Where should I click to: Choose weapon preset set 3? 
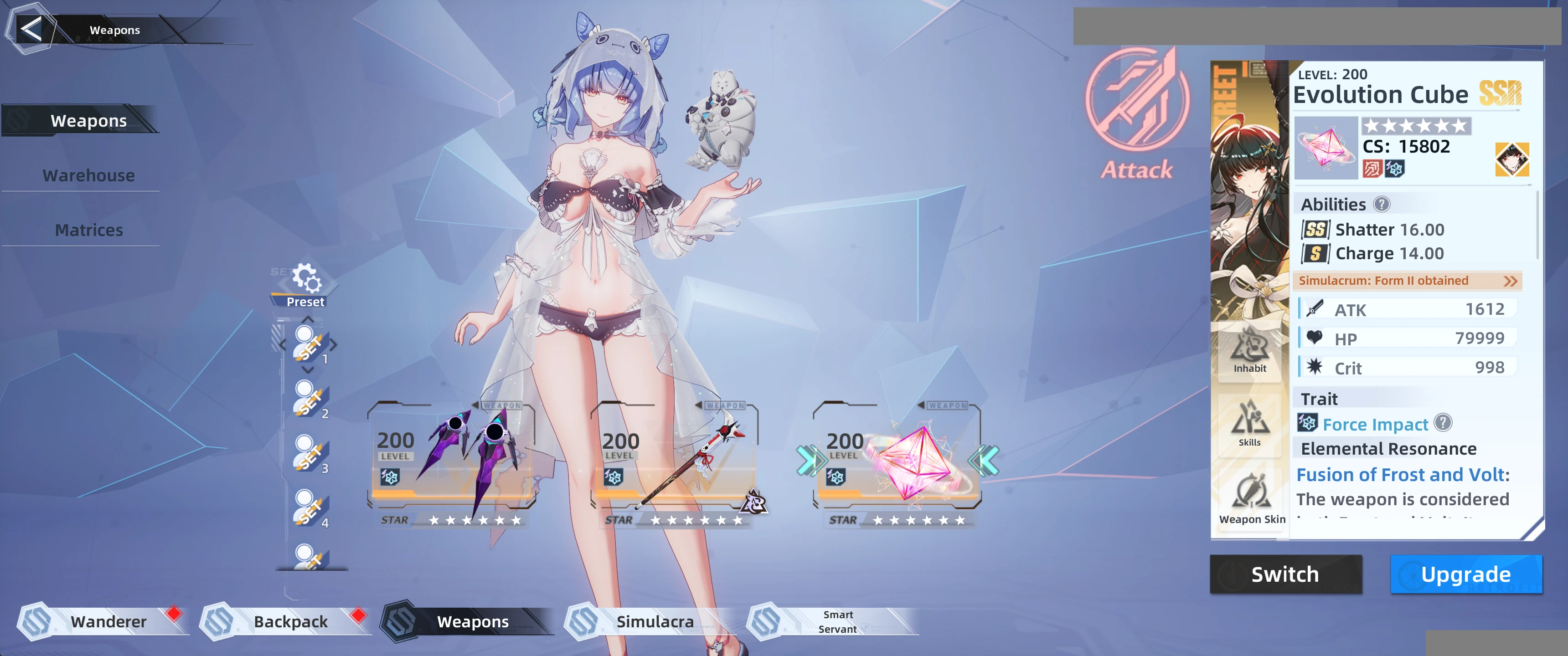pyautogui.click(x=309, y=454)
